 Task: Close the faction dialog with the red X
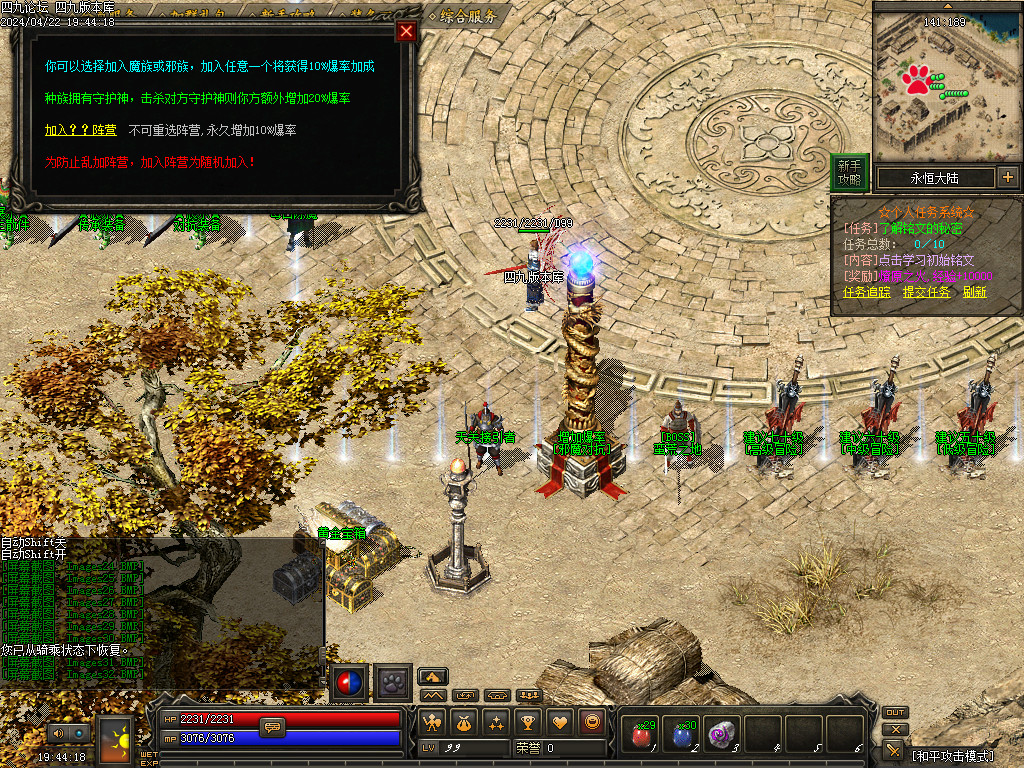406,31
